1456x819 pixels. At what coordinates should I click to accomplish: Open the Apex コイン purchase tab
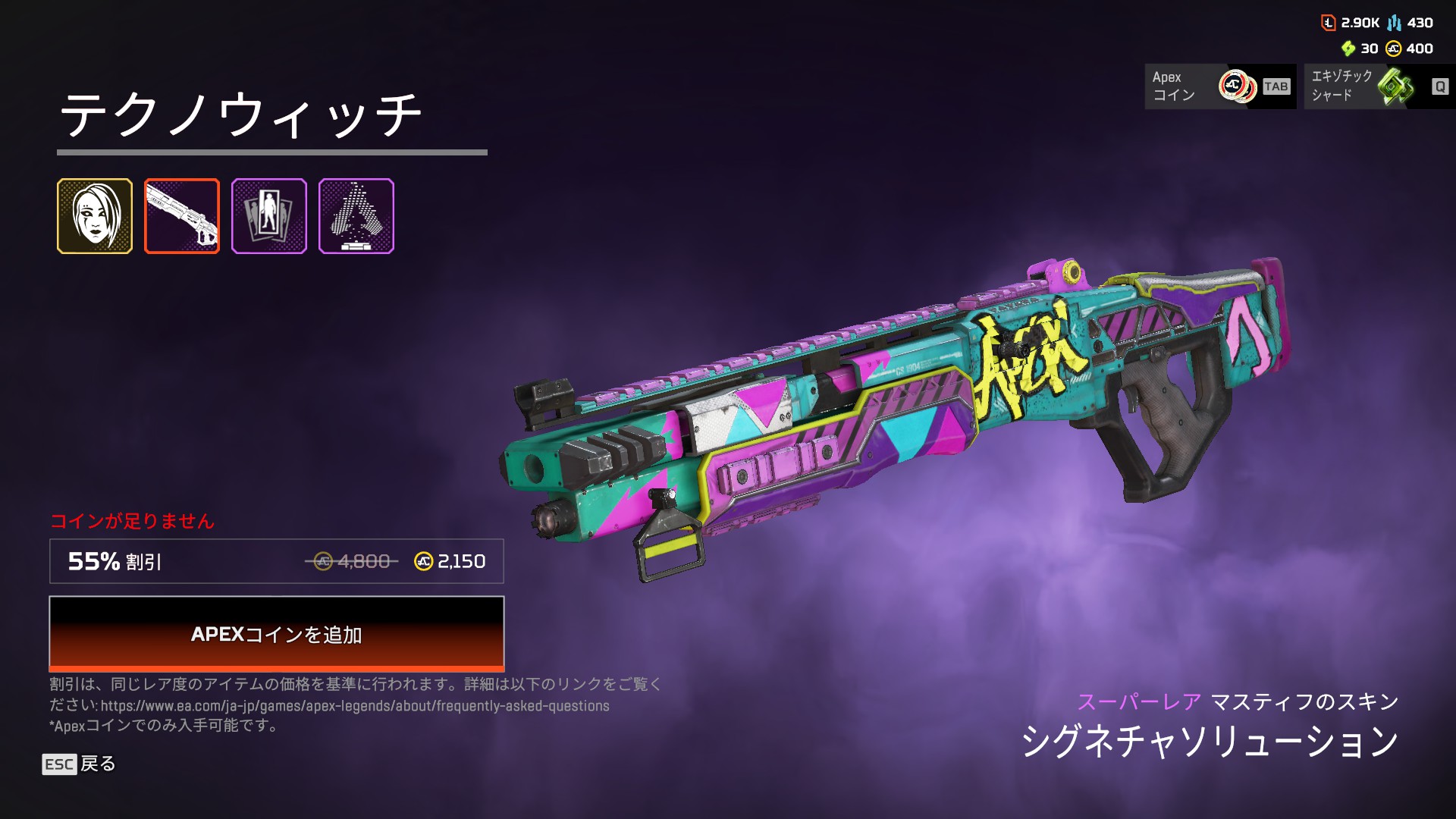click(x=1219, y=86)
